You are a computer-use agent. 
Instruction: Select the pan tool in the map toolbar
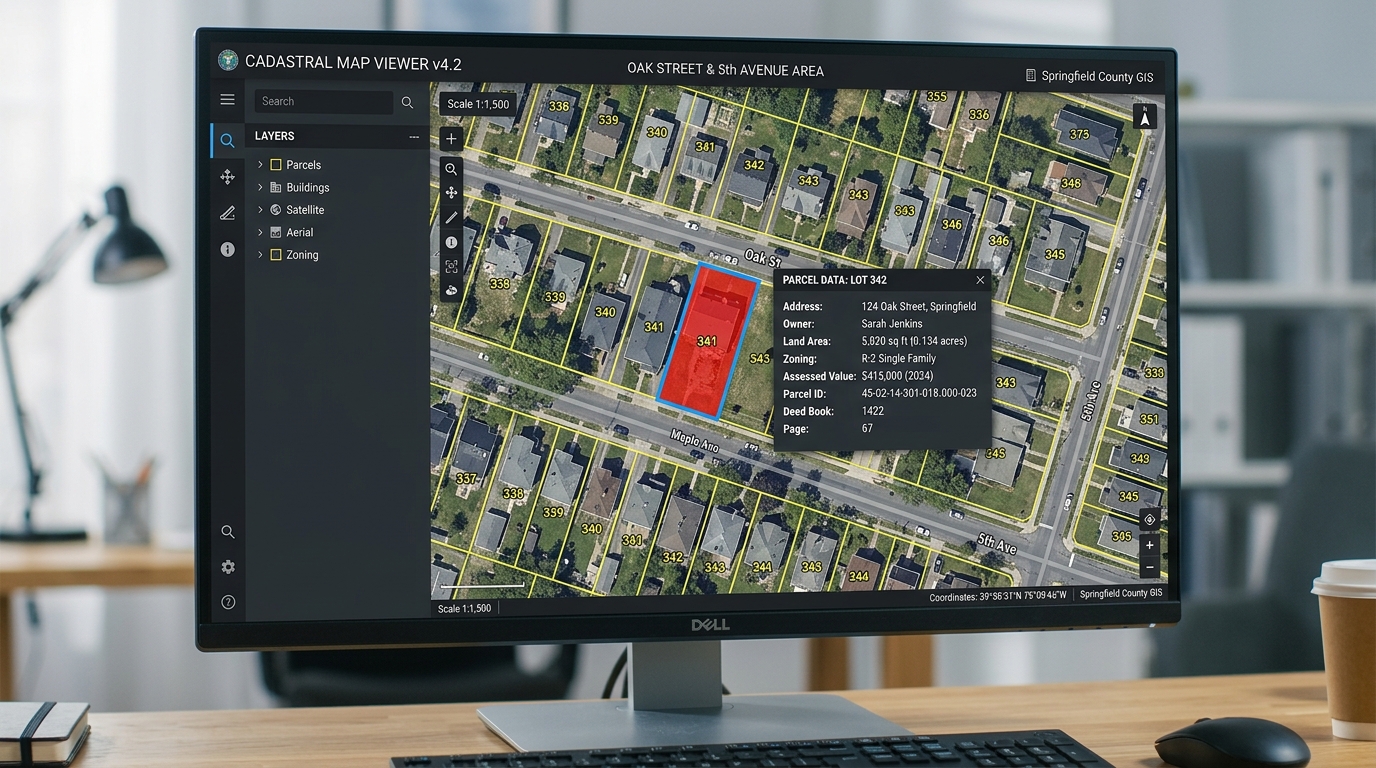click(451, 192)
